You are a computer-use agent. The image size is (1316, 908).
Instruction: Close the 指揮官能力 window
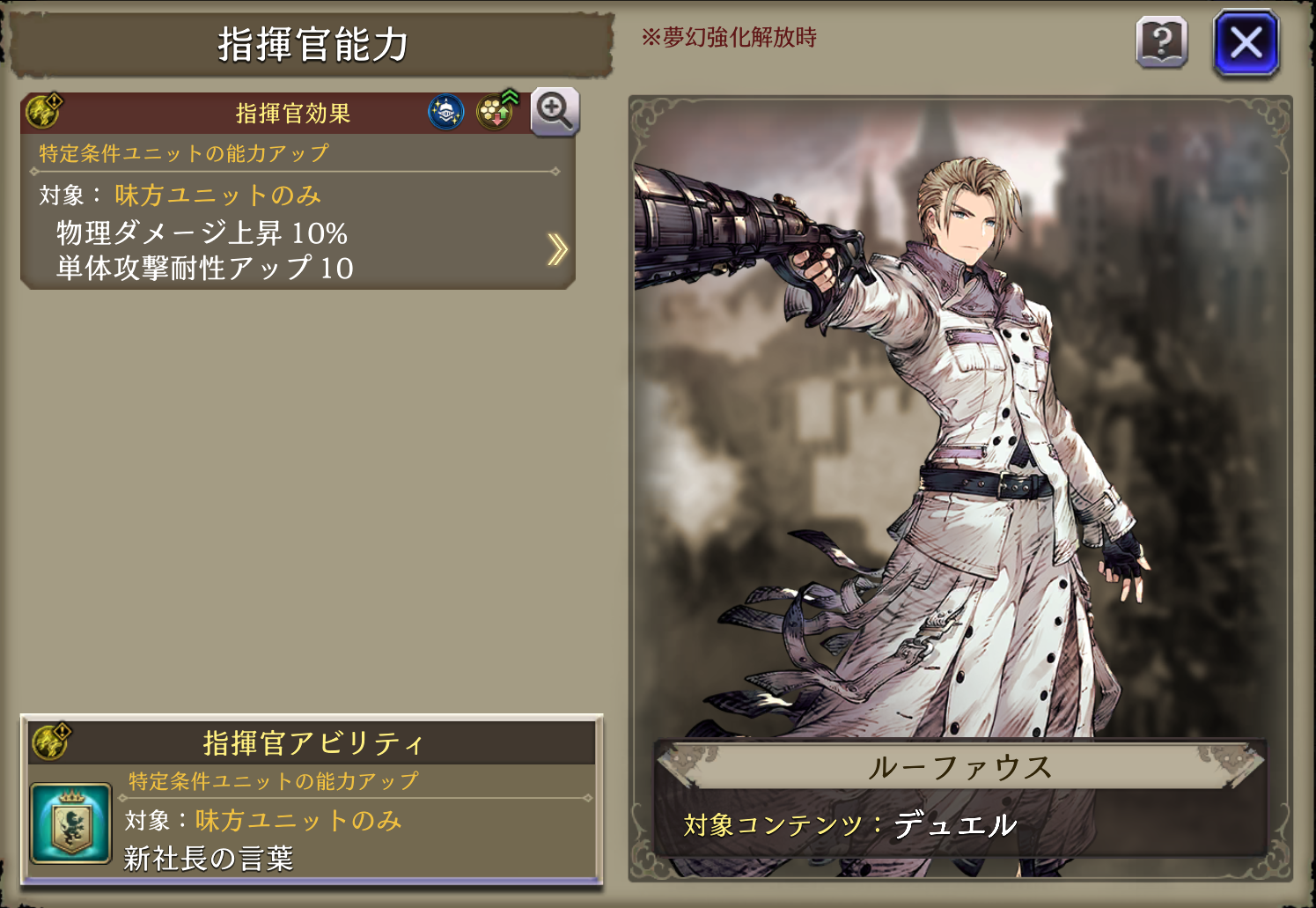[1246, 42]
